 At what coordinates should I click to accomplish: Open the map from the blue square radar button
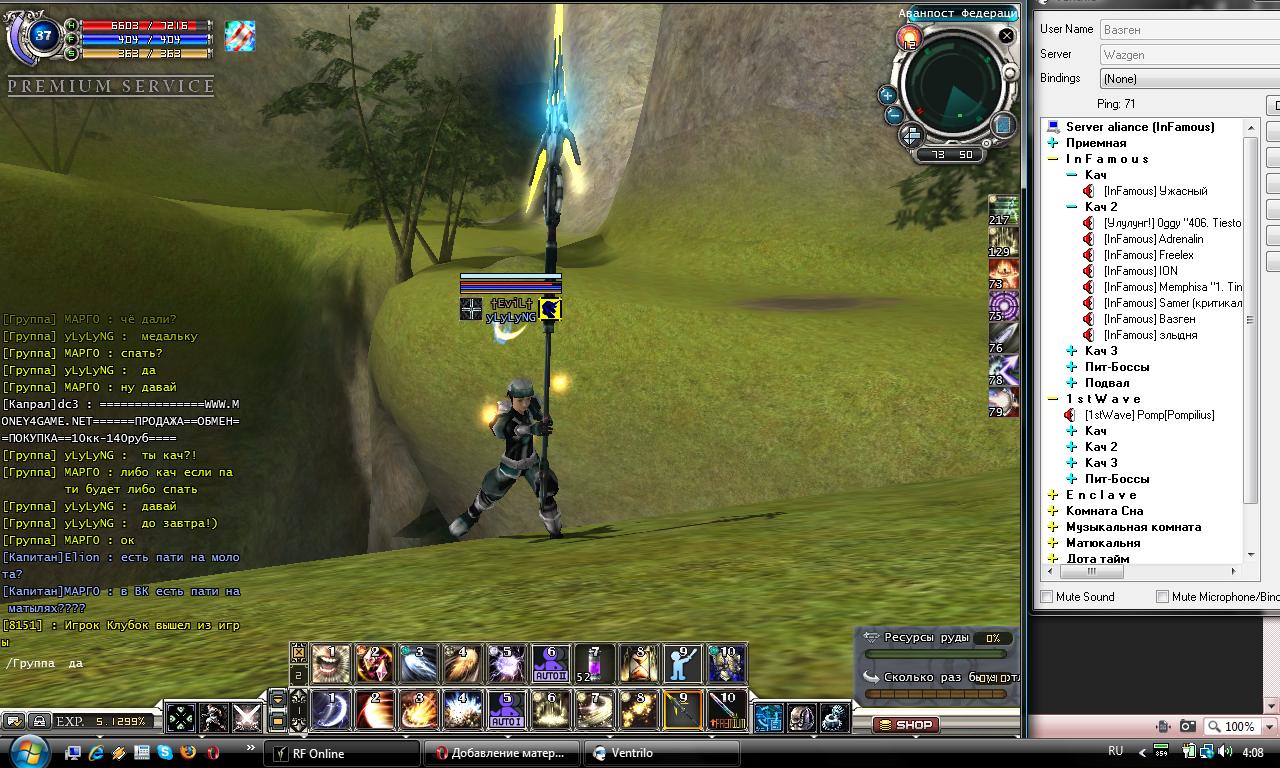(1003, 125)
